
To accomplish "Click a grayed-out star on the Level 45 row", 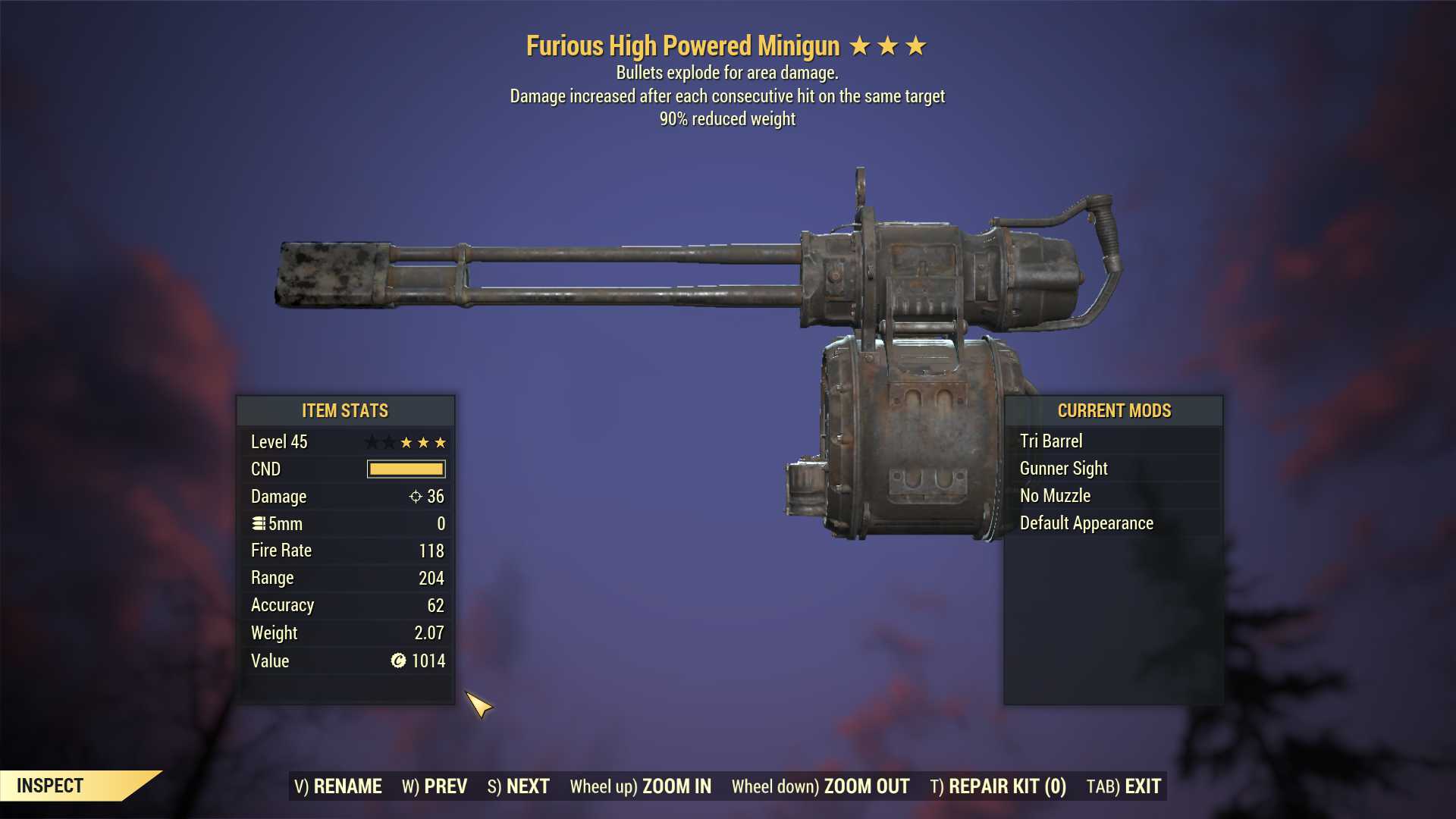I will [x=373, y=441].
